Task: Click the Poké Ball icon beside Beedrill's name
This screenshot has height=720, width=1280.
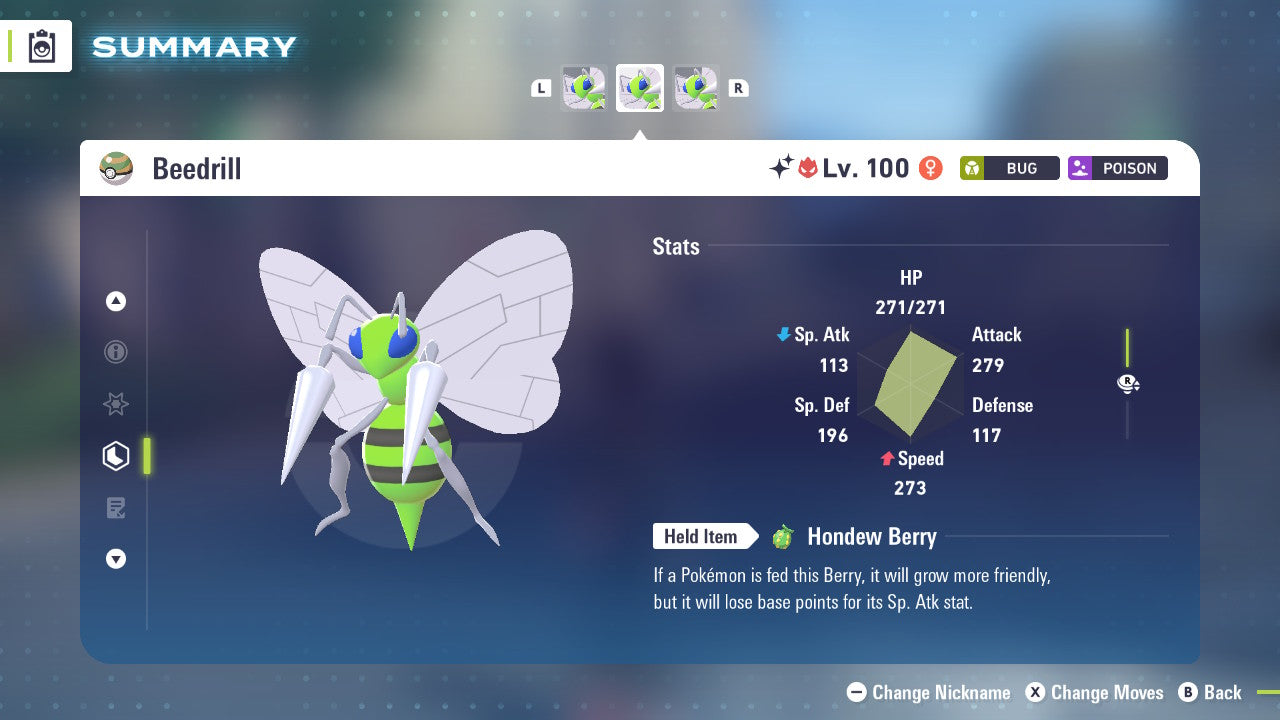Action: pos(116,168)
